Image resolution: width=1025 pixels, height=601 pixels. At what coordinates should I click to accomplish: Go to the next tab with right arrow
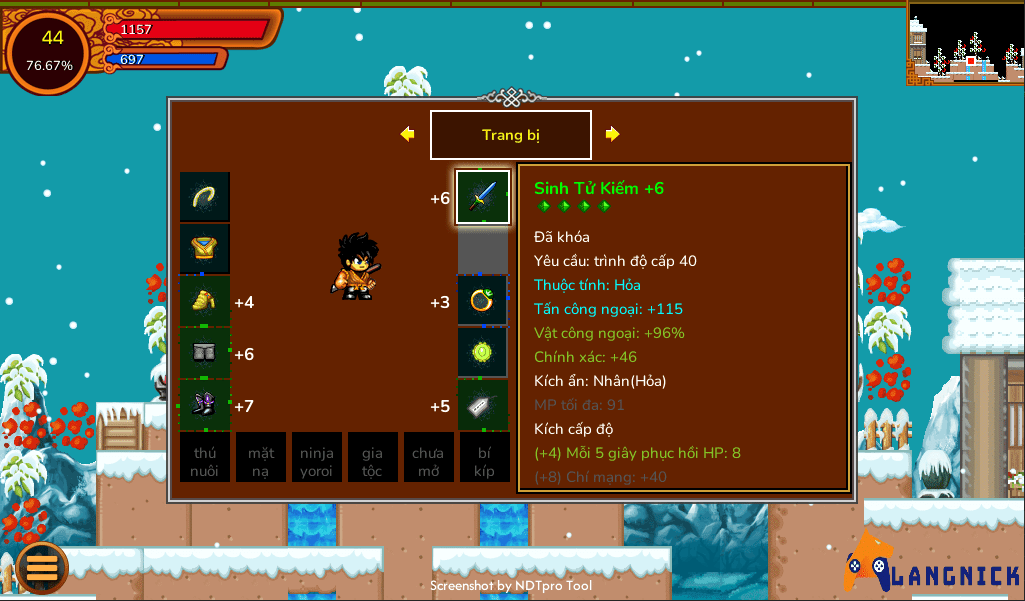(x=613, y=134)
